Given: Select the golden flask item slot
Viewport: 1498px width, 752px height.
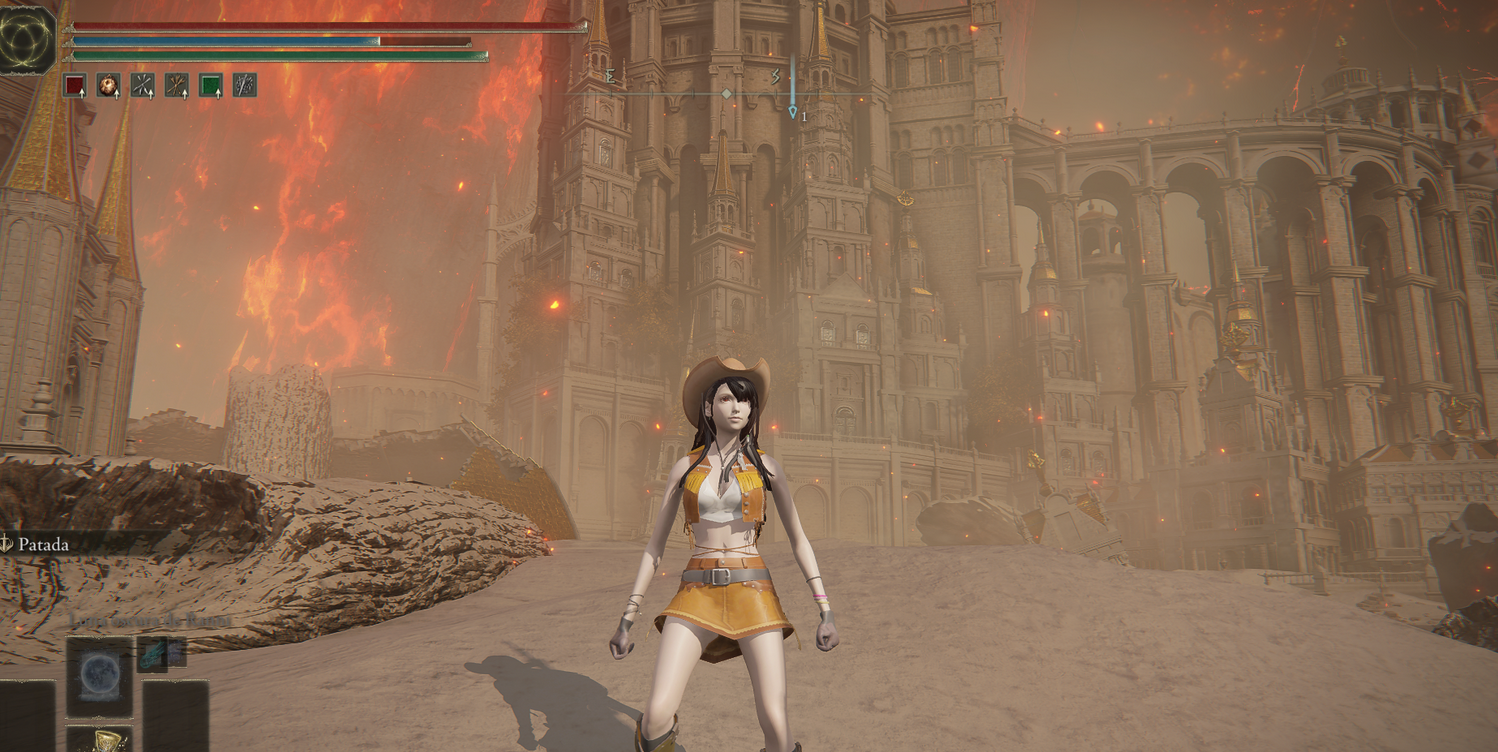Looking at the screenshot, I should [x=105, y=741].
